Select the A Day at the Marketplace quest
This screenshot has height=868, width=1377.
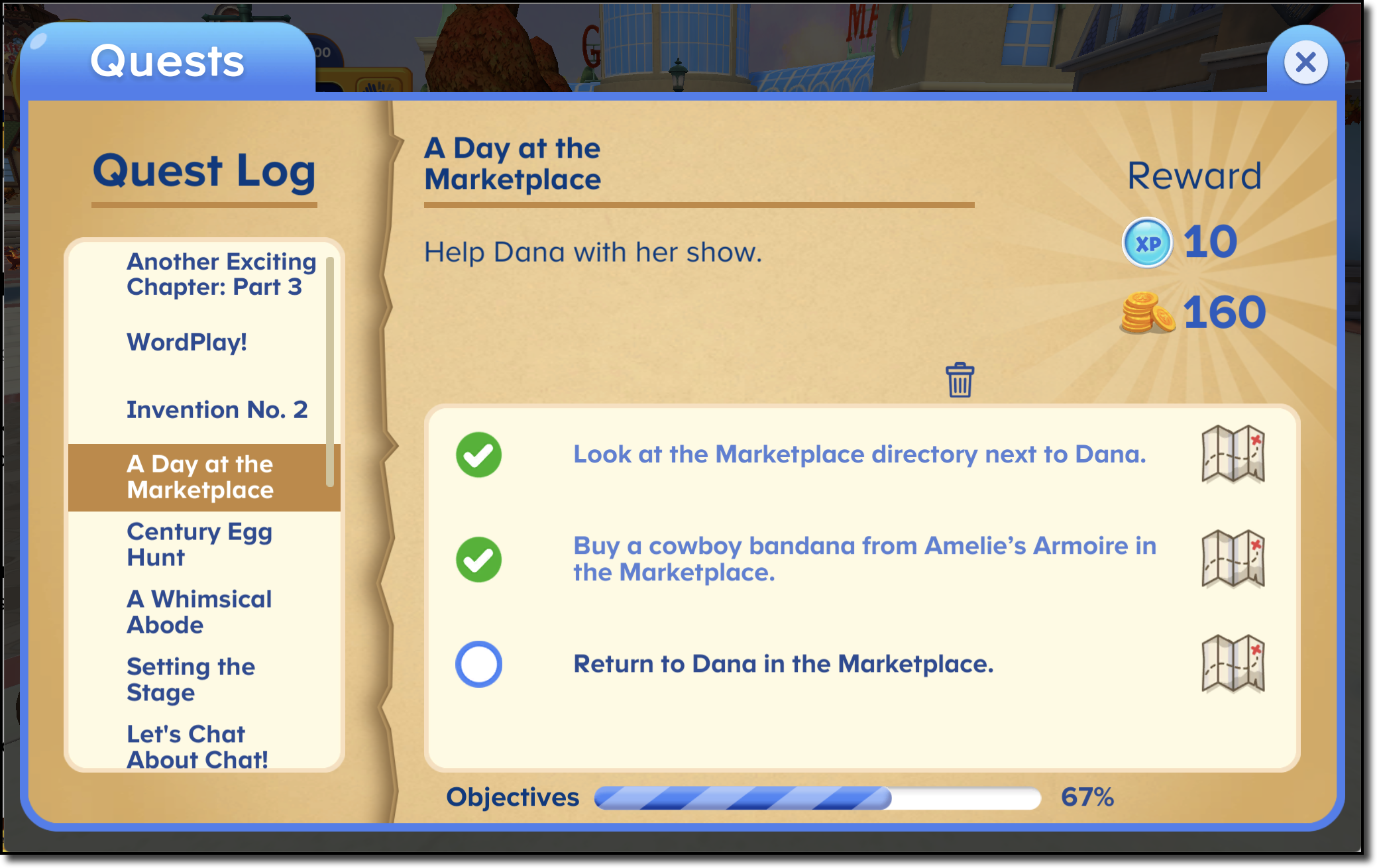click(201, 477)
